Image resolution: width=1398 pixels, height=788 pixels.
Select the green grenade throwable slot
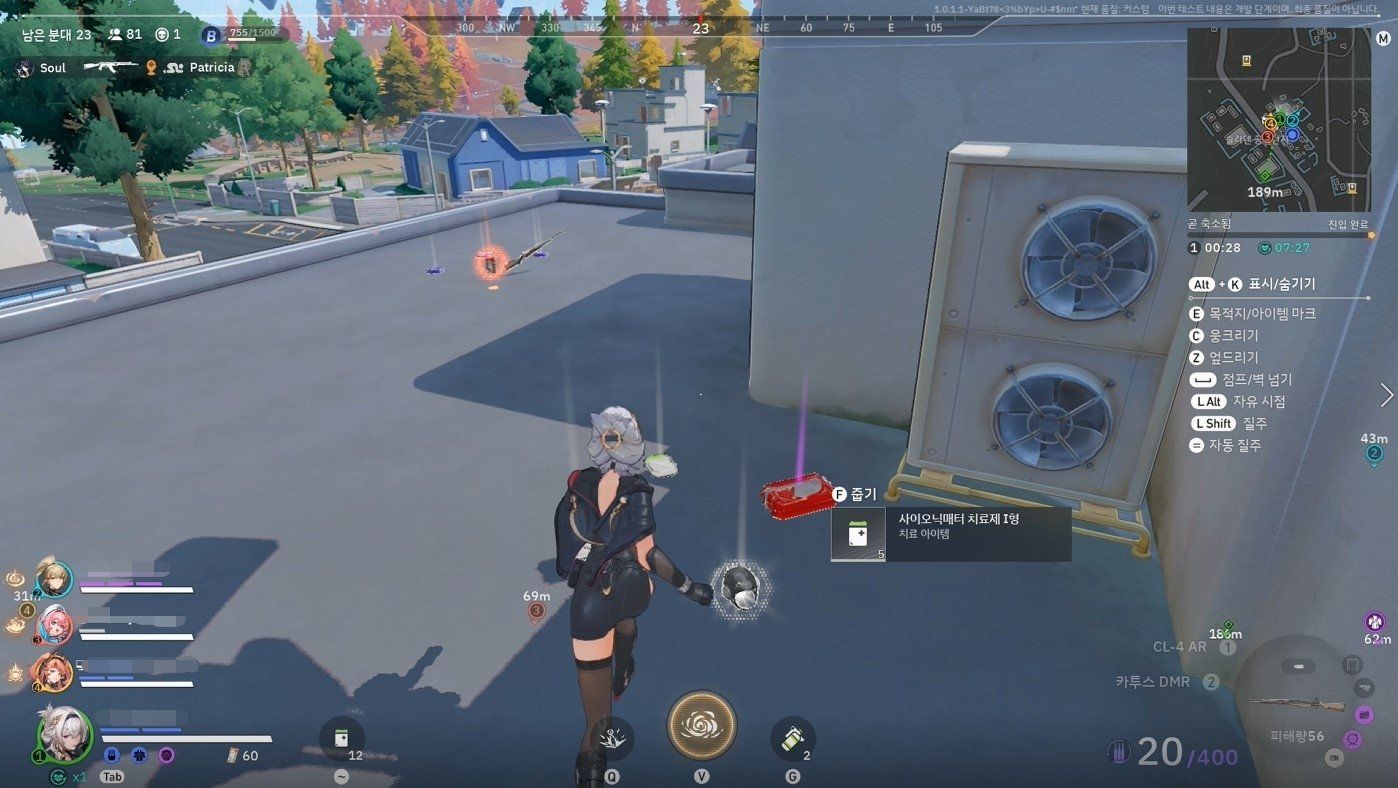click(x=792, y=739)
